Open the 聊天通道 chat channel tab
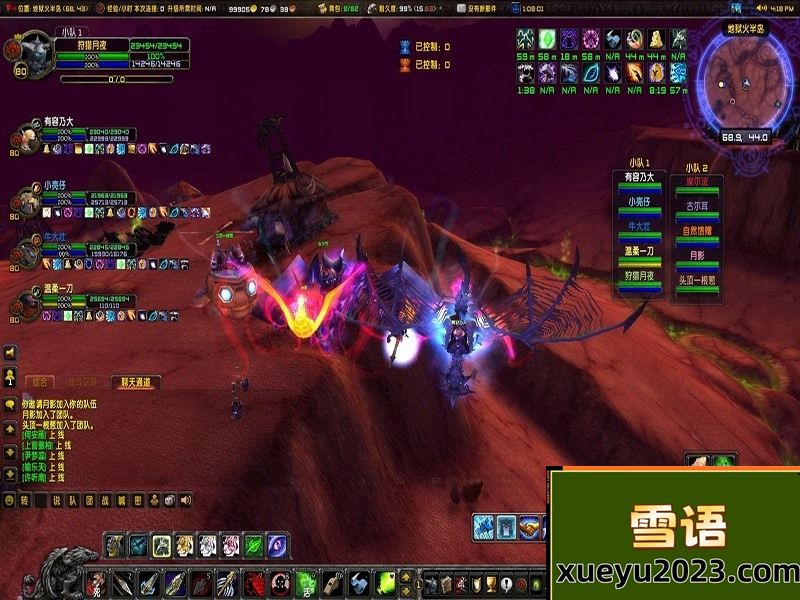The height and width of the screenshot is (600, 800). (135, 381)
